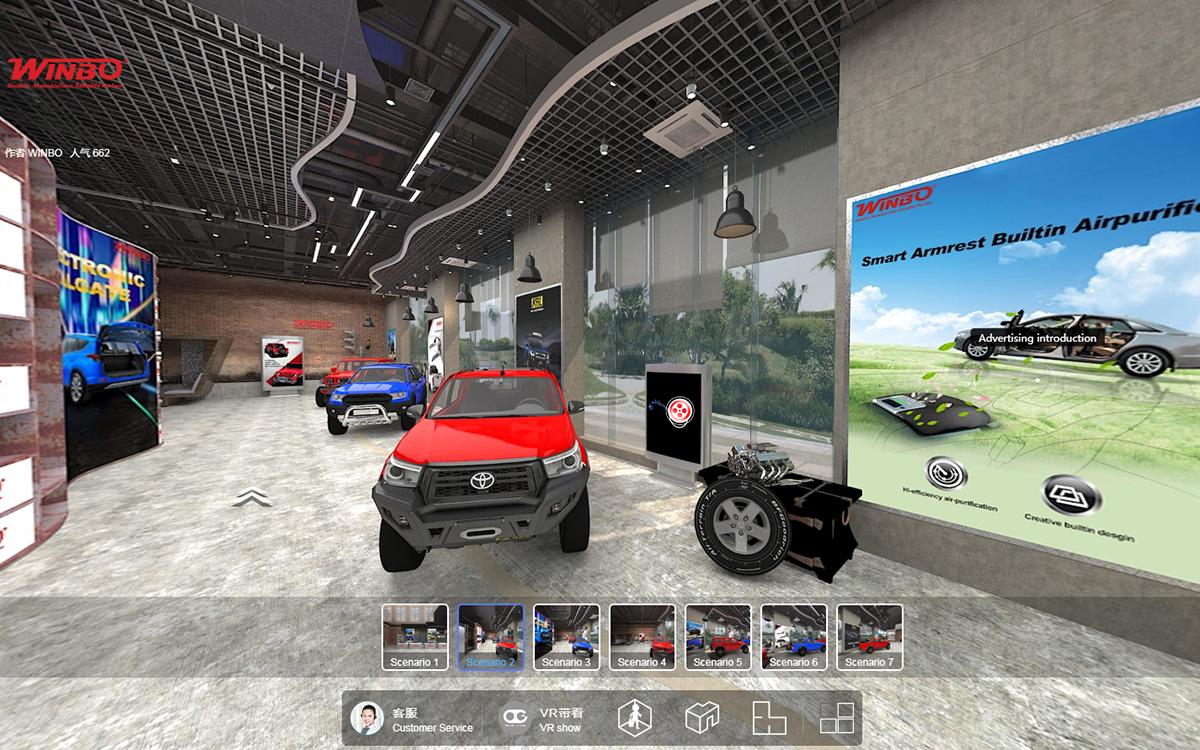Select the highlighted Scenario 2 thumbnail
The width and height of the screenshot is (1200, 750).
pyautogui.click(x=491, y=636)
